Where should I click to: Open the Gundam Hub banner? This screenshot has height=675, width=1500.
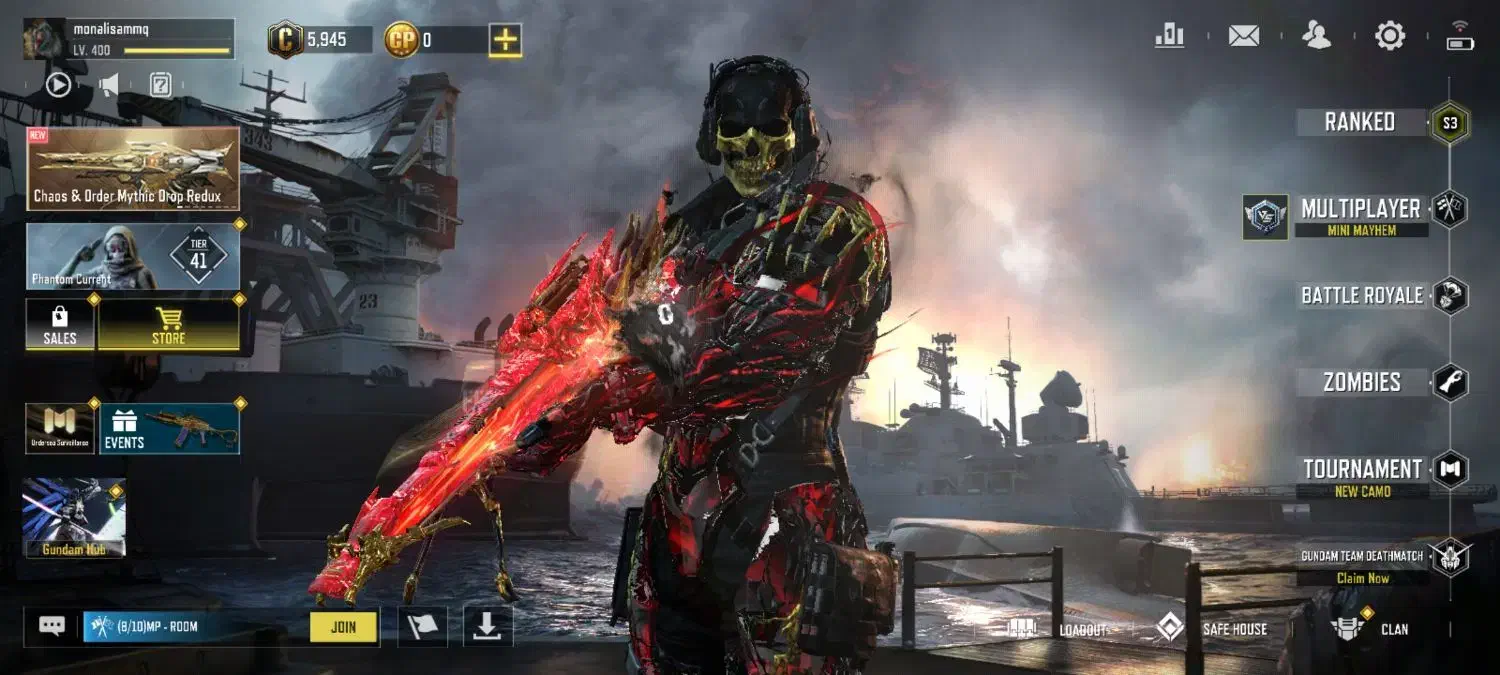(74, 517)
